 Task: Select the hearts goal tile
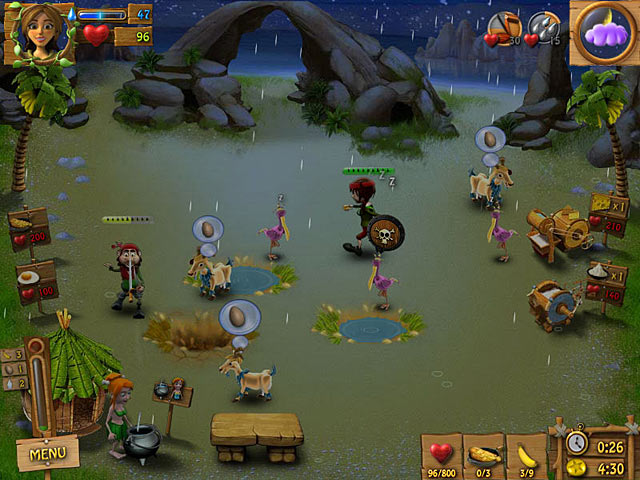441,455
